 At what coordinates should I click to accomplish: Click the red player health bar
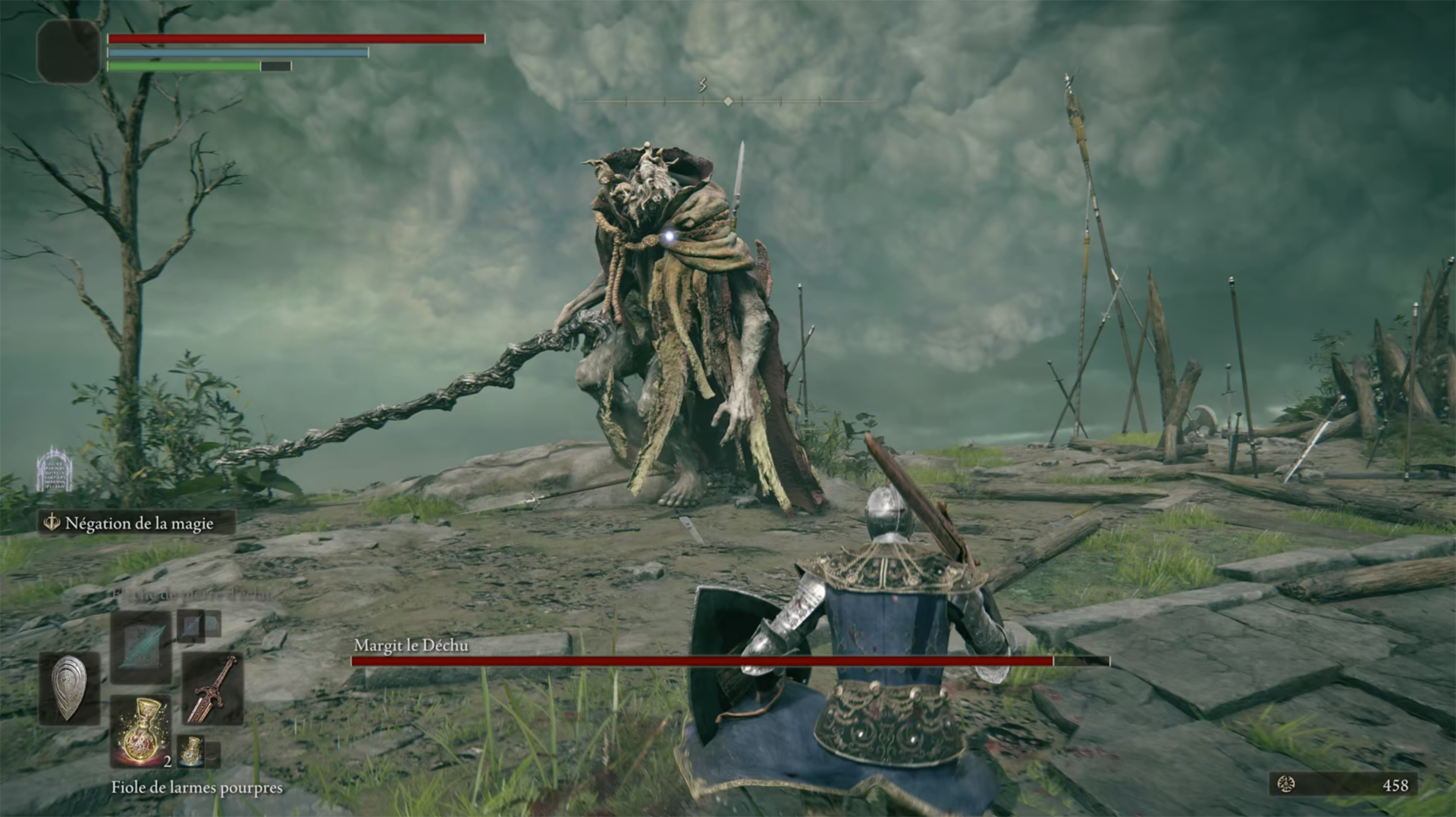pyautogui.click(x=296, y=37)
